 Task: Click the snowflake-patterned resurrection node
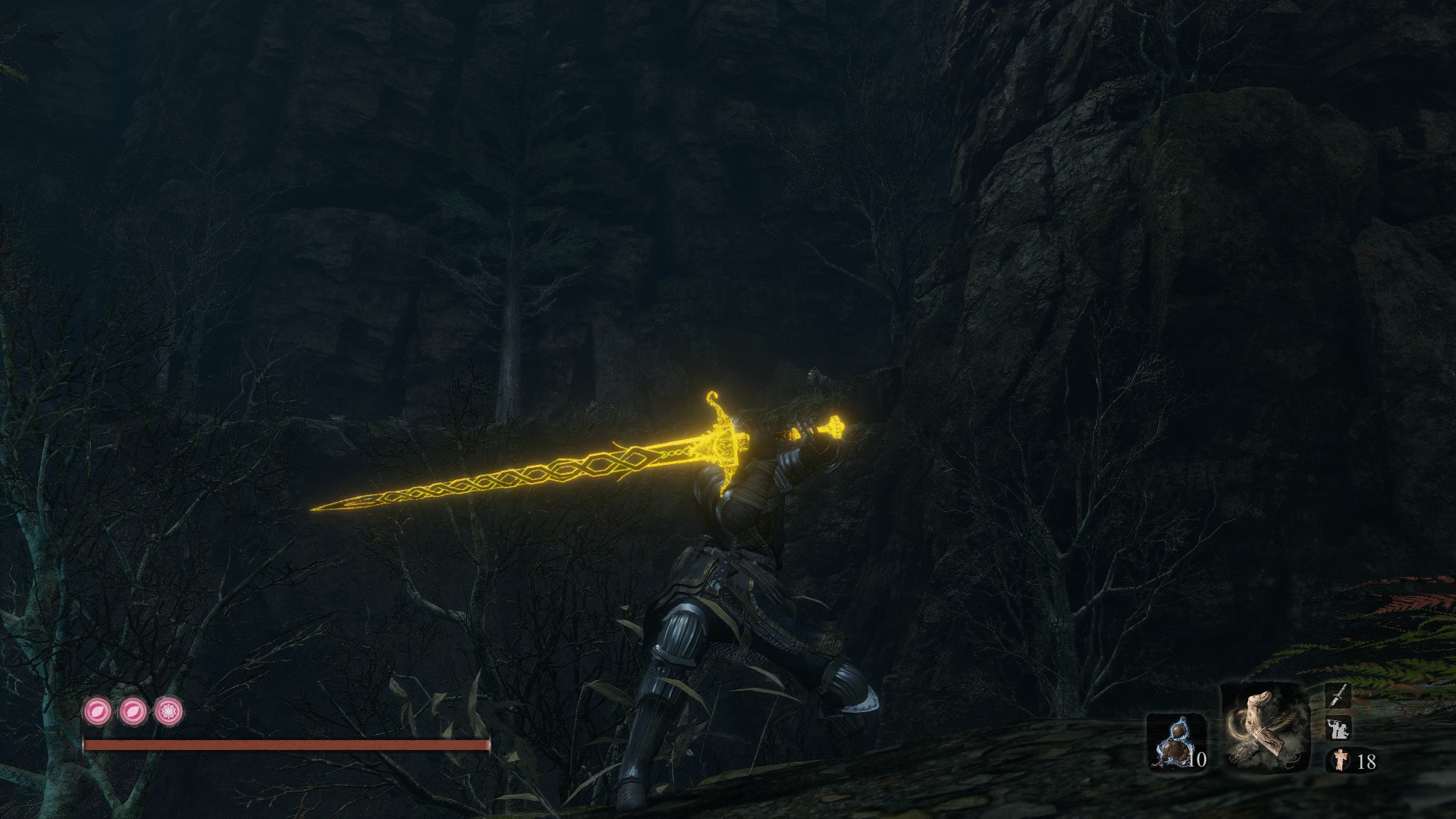pos(168,711)
